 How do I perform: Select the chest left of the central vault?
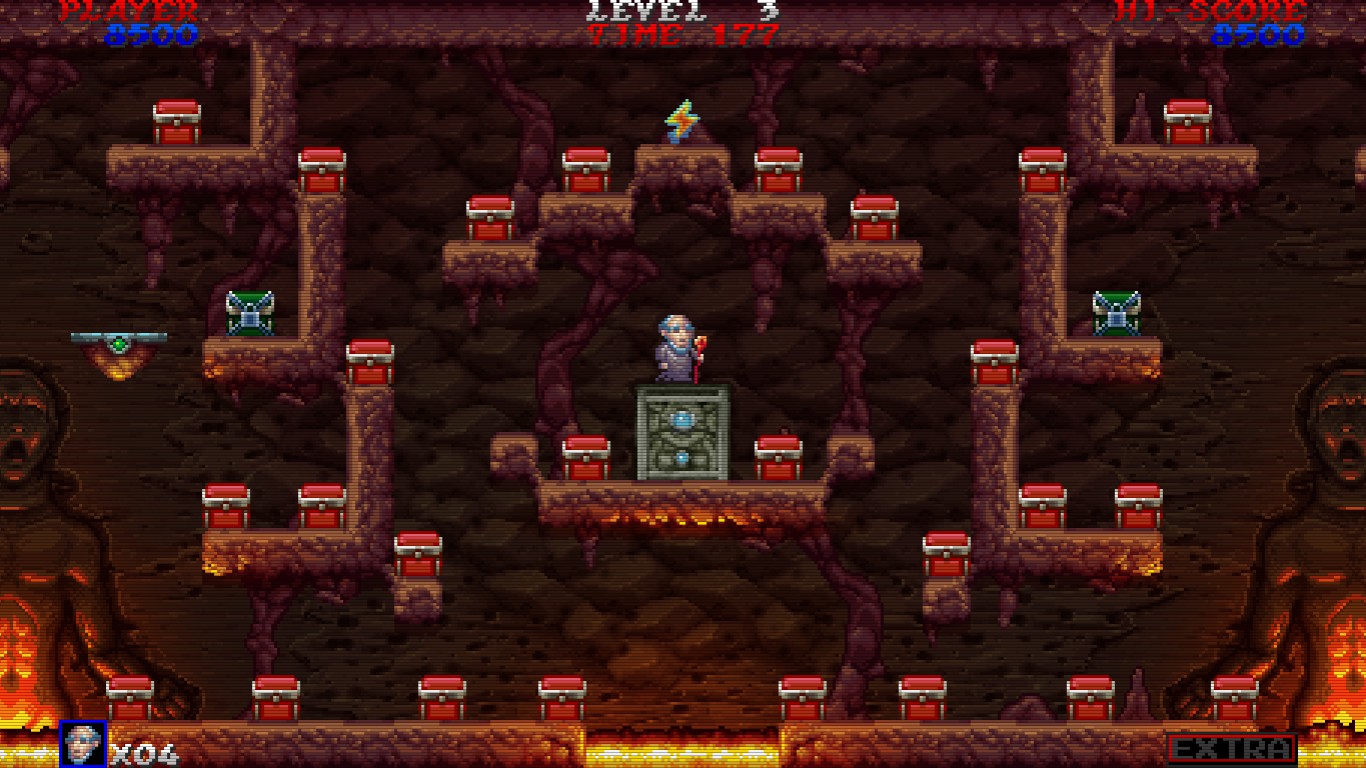[x=585, y=455]
